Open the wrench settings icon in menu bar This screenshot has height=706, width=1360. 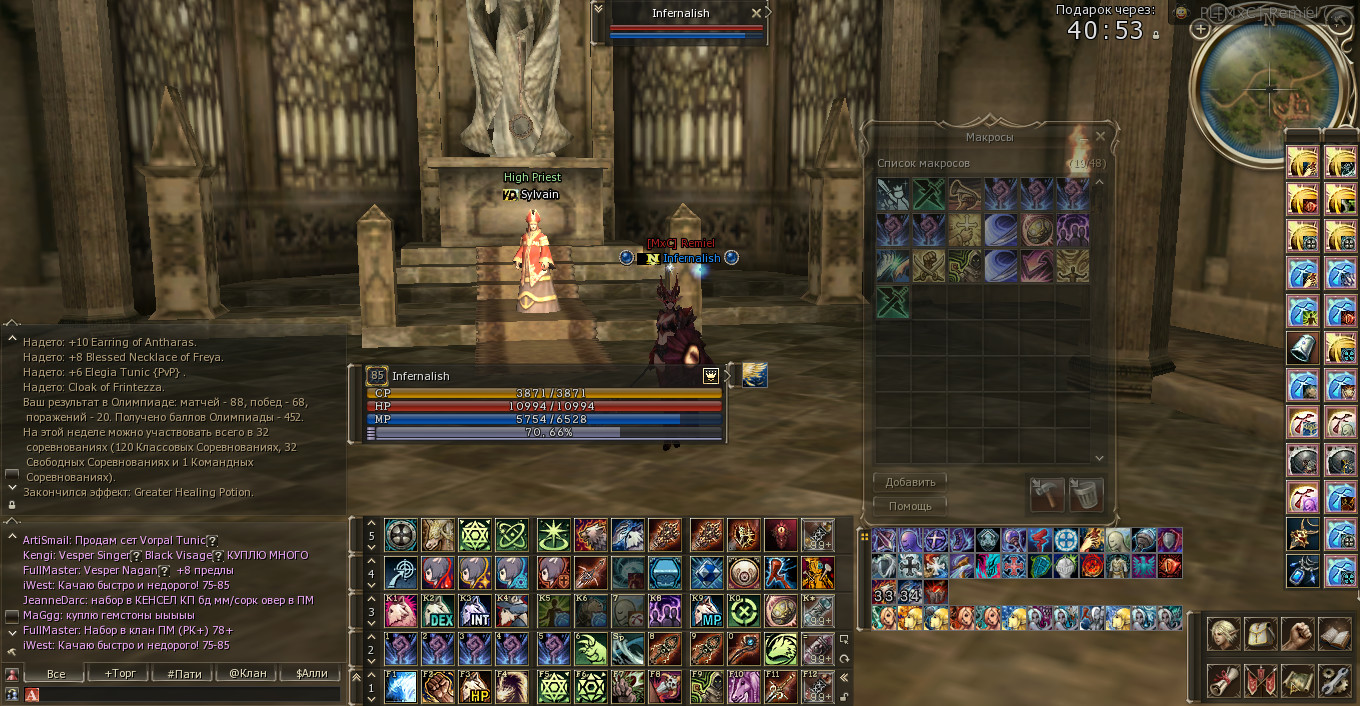[x=1334, y=680]
